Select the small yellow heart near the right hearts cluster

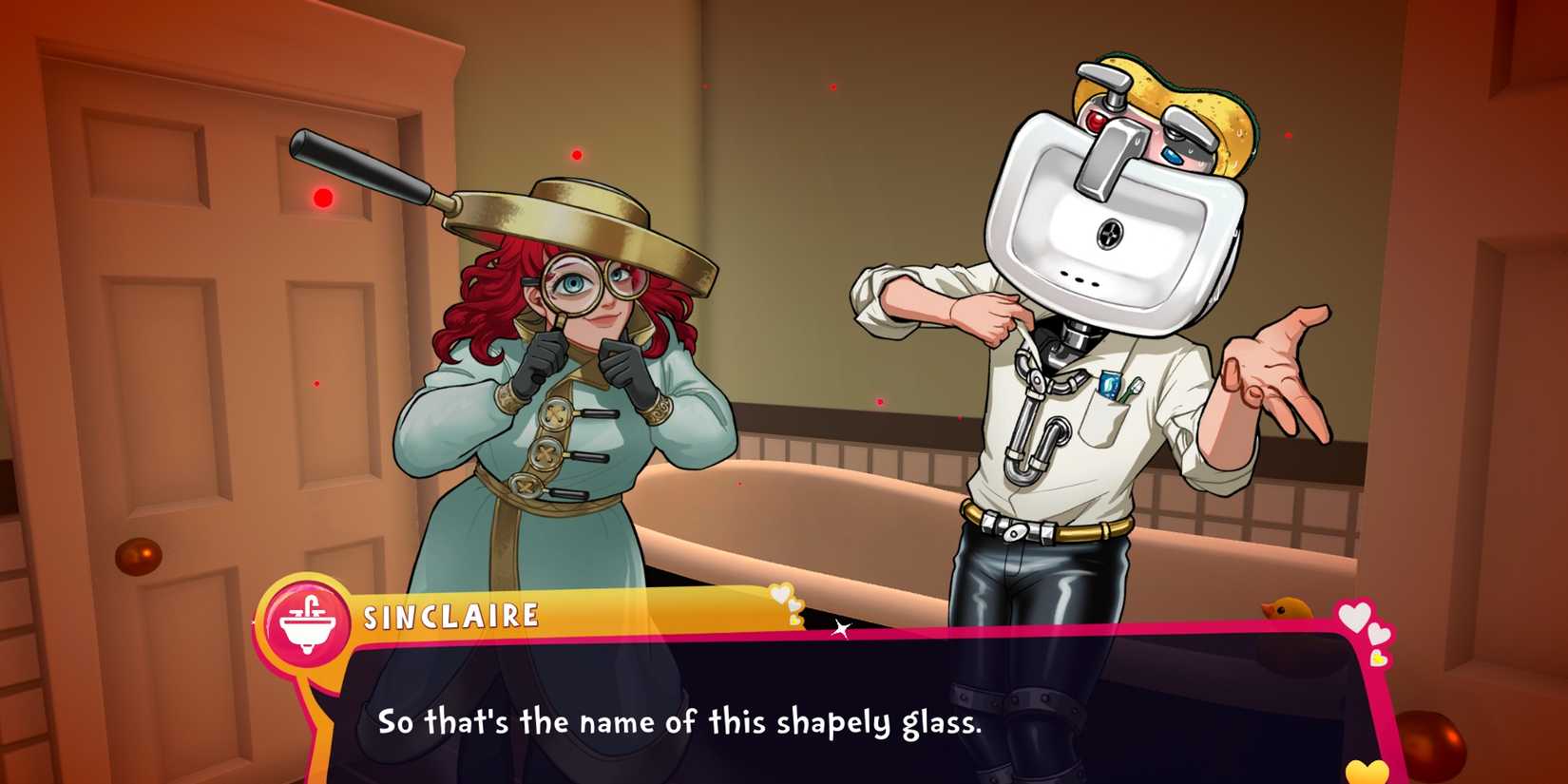click(1378, 657)
